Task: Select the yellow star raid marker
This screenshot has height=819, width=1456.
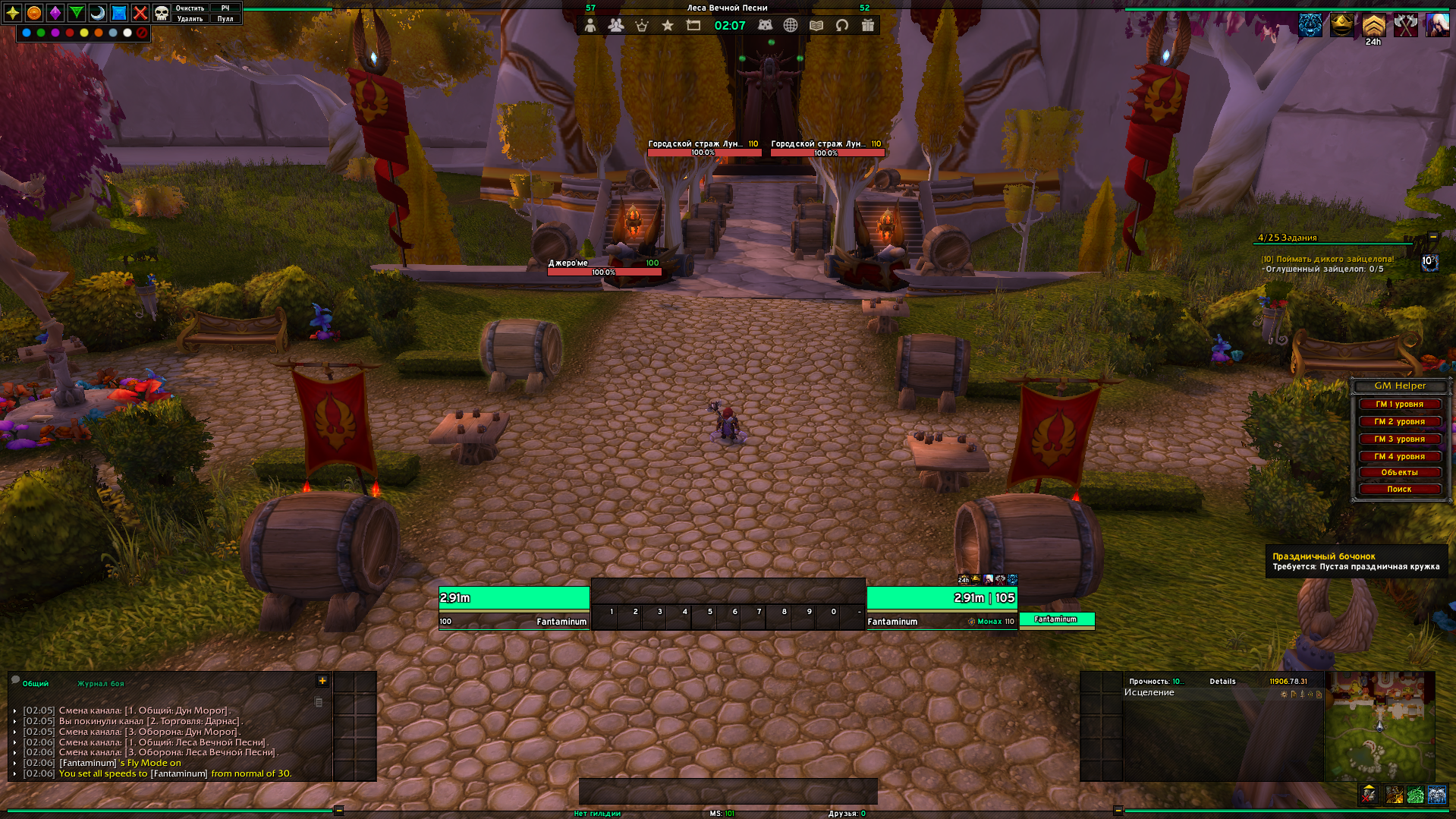Action: click(x=13, y=13)
